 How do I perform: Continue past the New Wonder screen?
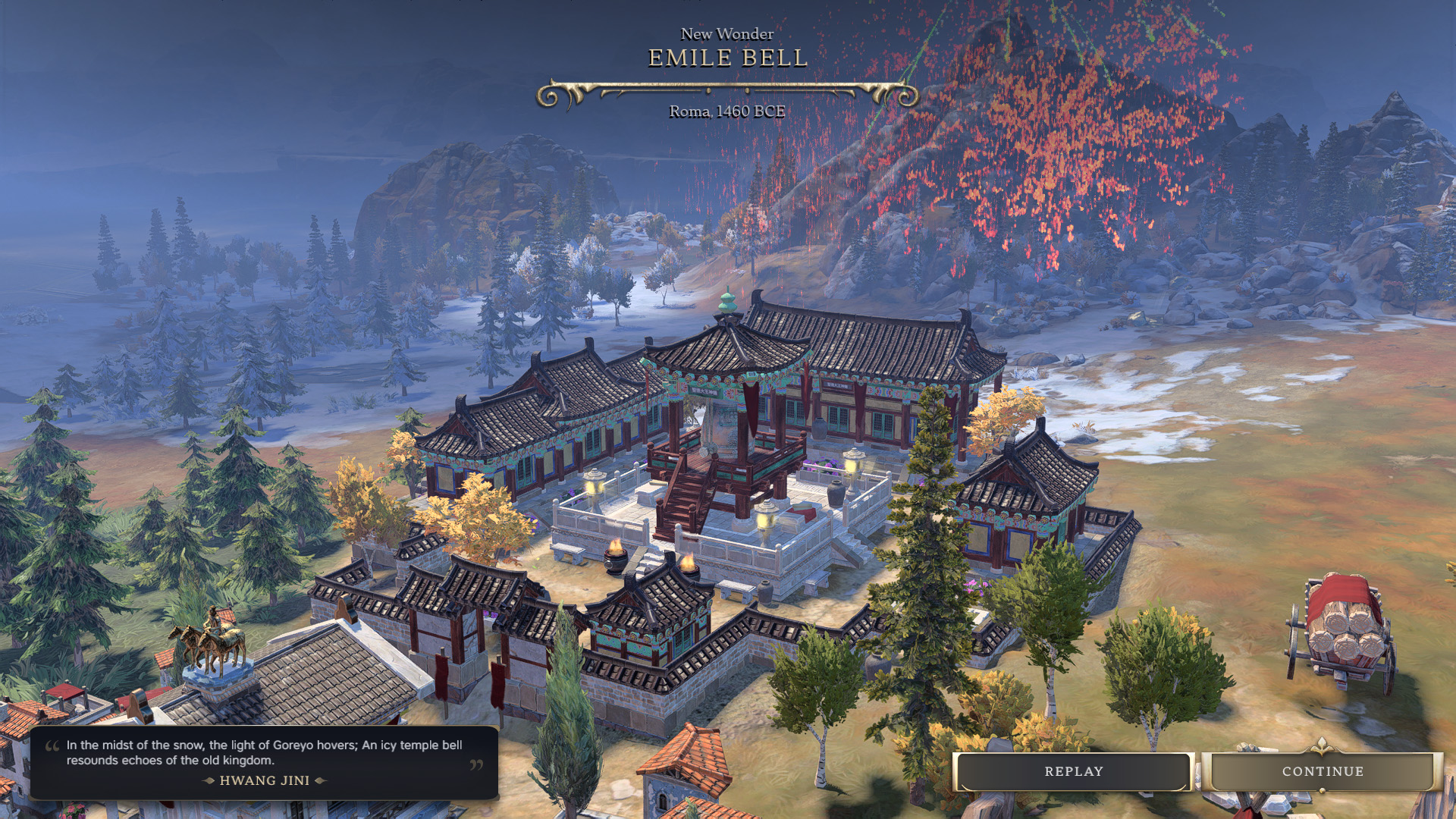click(x=1323, y=771)
